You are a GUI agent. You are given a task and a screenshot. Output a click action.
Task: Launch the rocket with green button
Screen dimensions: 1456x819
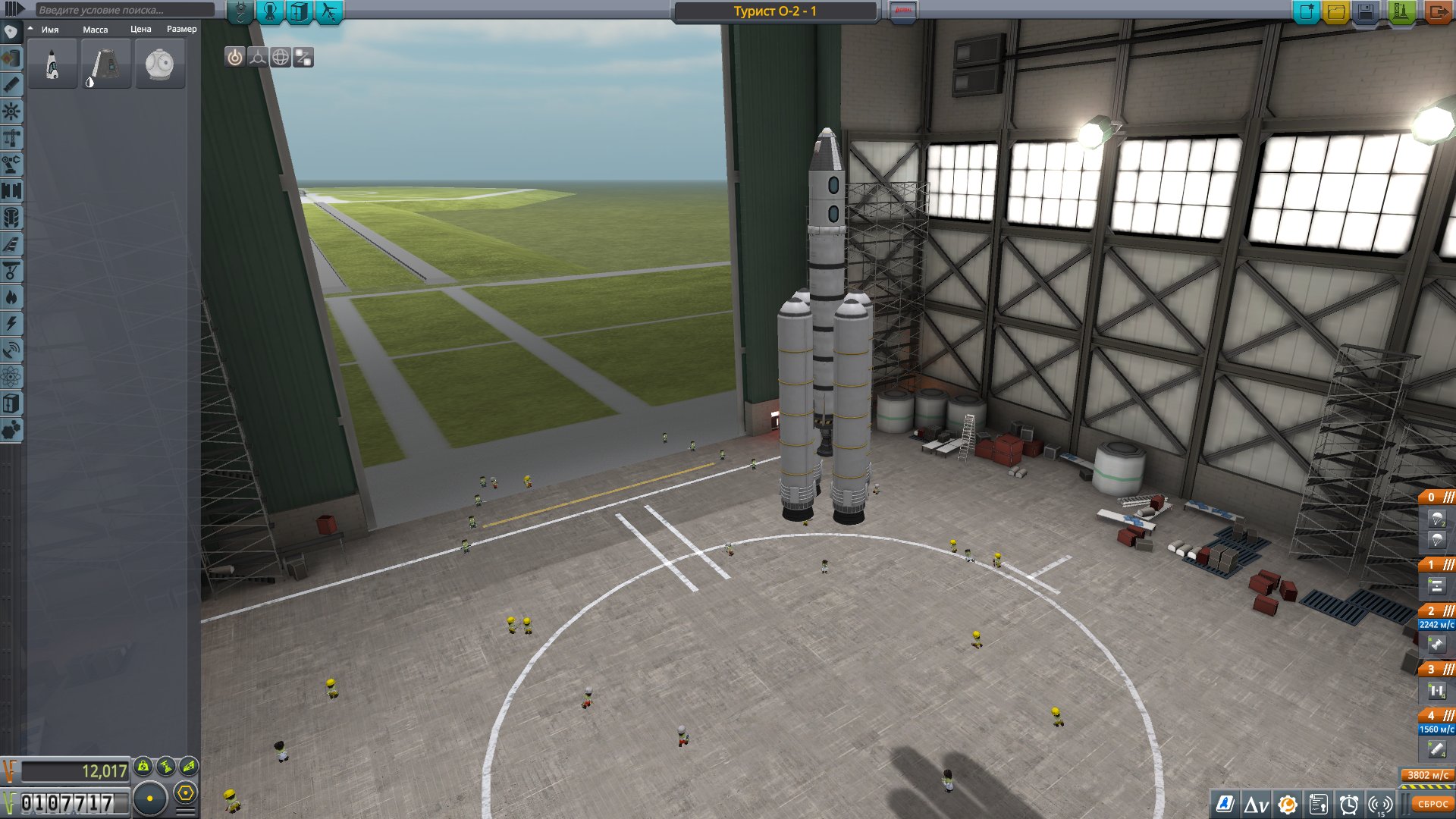pyautogui.click(x=1401, y=12)
